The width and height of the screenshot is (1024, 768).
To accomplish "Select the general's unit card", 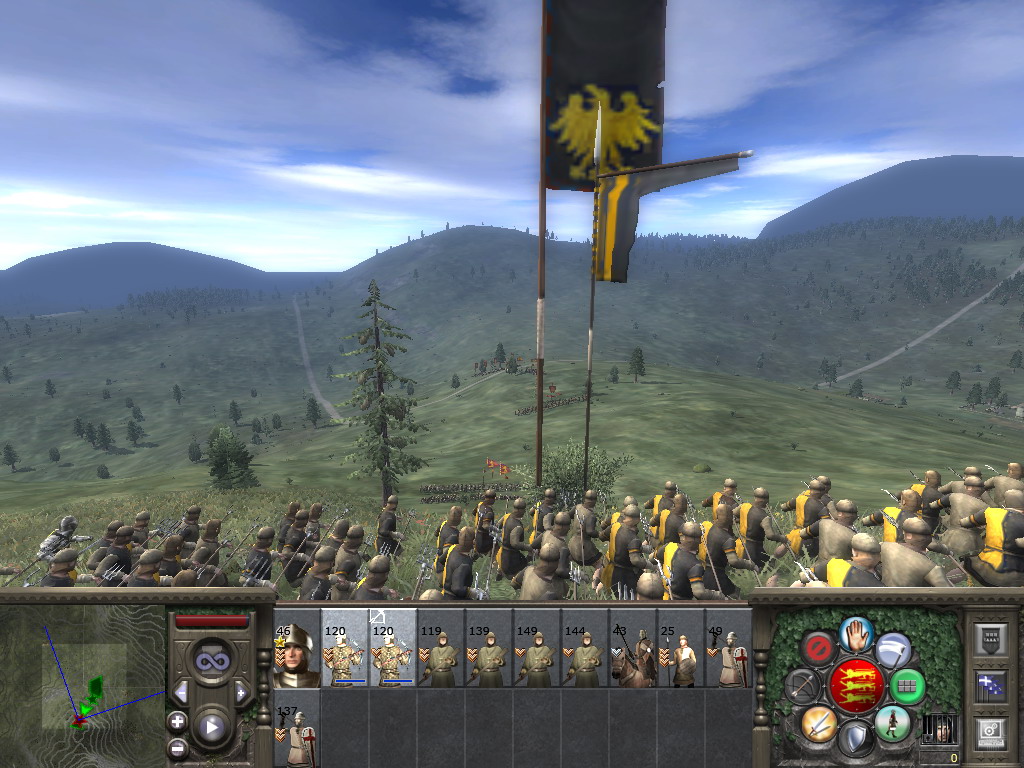I will click(x=296, y=656).
